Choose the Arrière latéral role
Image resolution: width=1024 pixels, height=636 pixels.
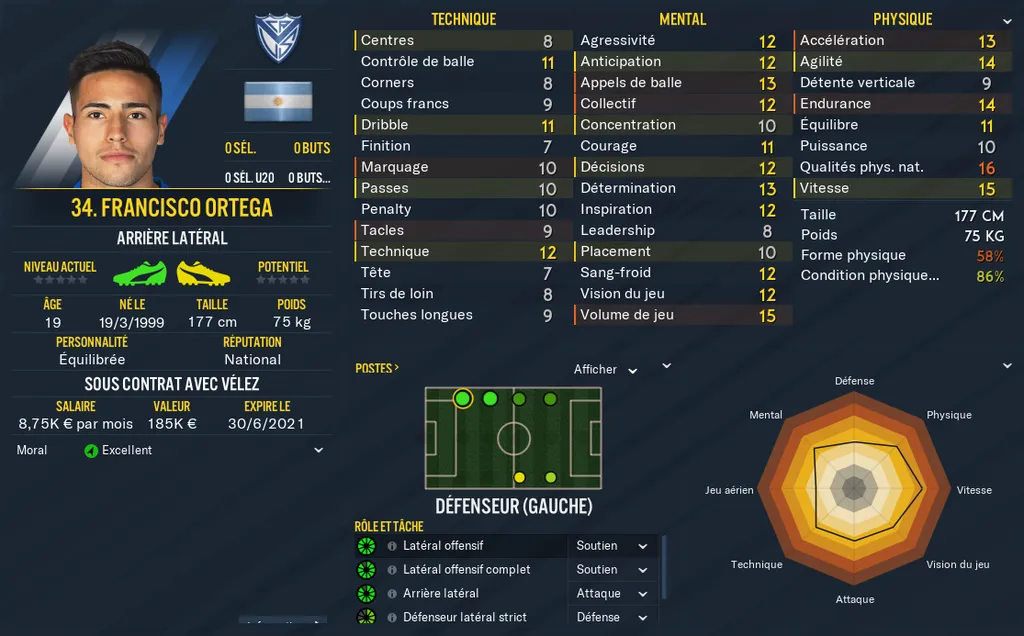click(441, 594)
